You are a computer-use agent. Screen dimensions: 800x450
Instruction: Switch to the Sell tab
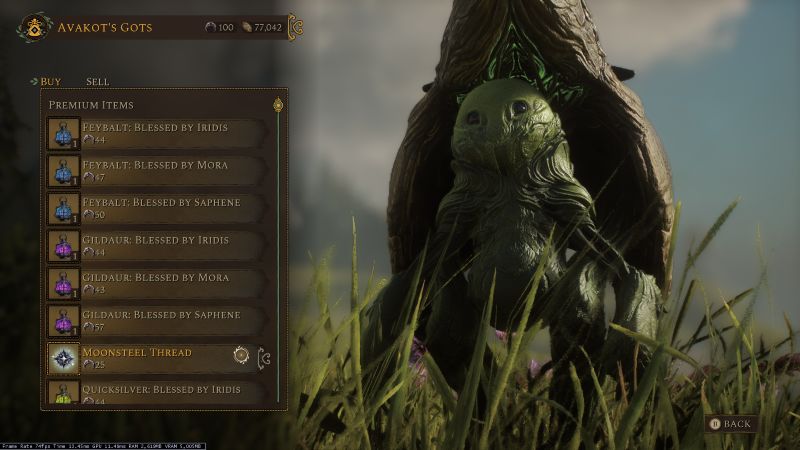click(x=97, y=81)
